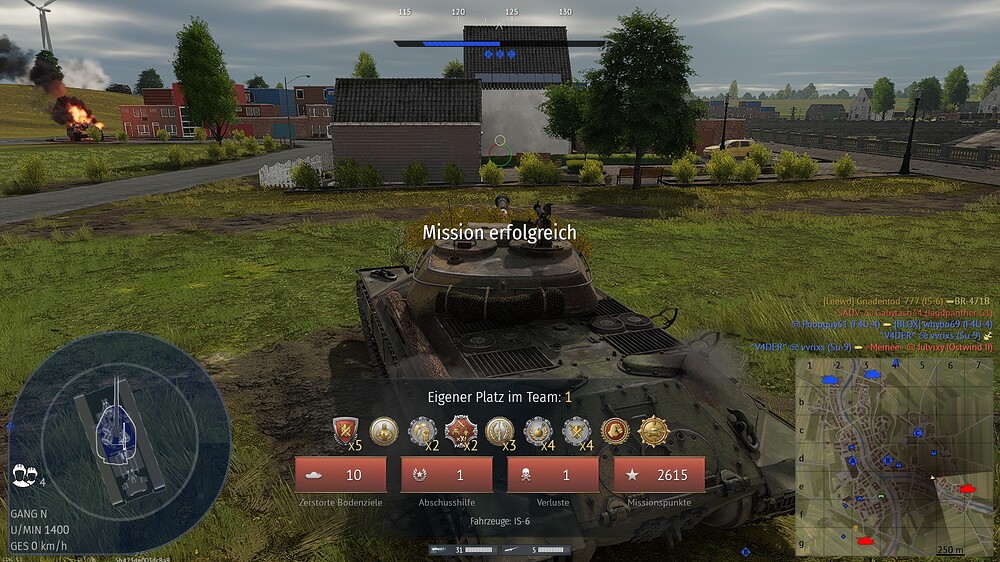Click the gold laurel award with x3
Viewport: 1000px width, 562px height.
pyautogui.click(x=499, y=431)
